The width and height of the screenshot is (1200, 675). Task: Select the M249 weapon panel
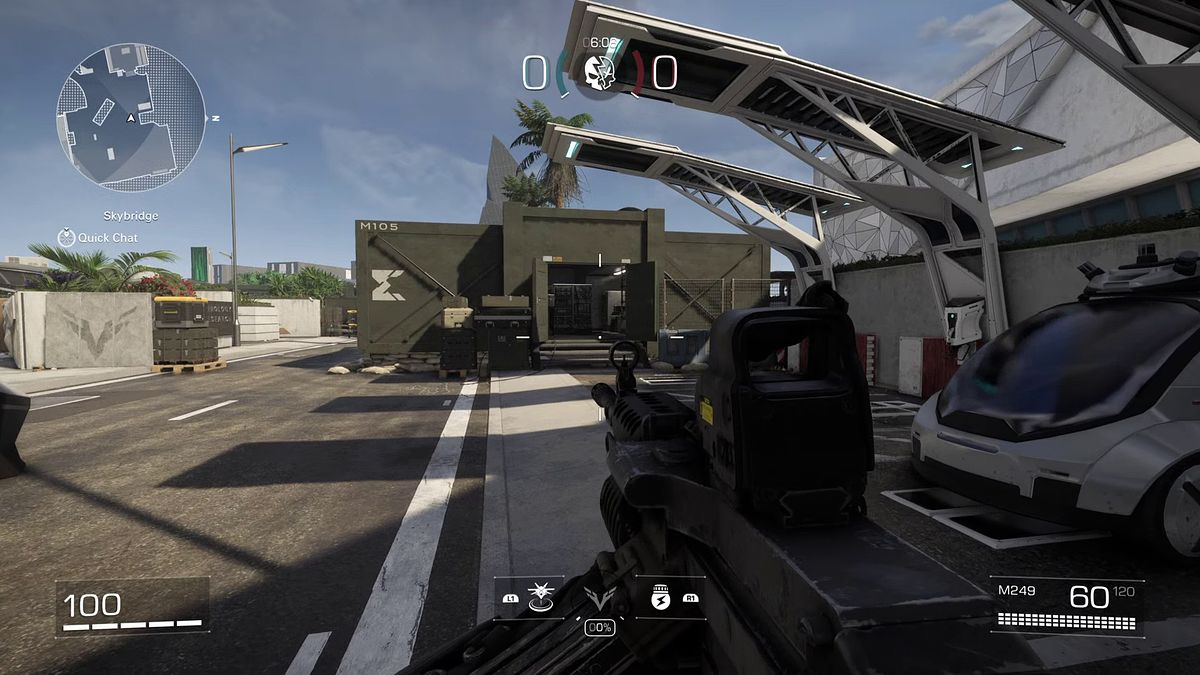pyautogui.click(x=1067, y=606)
